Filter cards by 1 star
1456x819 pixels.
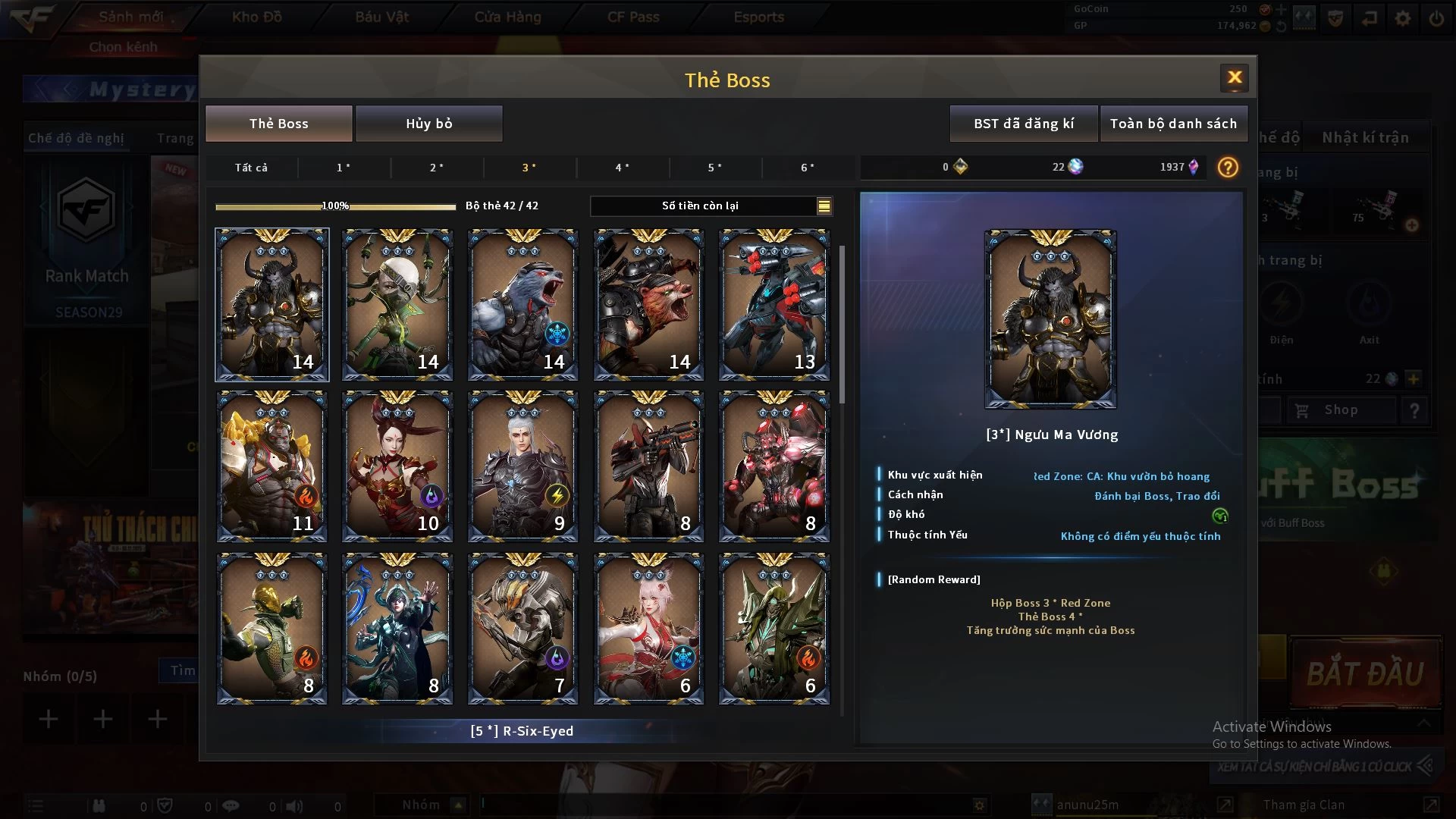tap(344, 168)
